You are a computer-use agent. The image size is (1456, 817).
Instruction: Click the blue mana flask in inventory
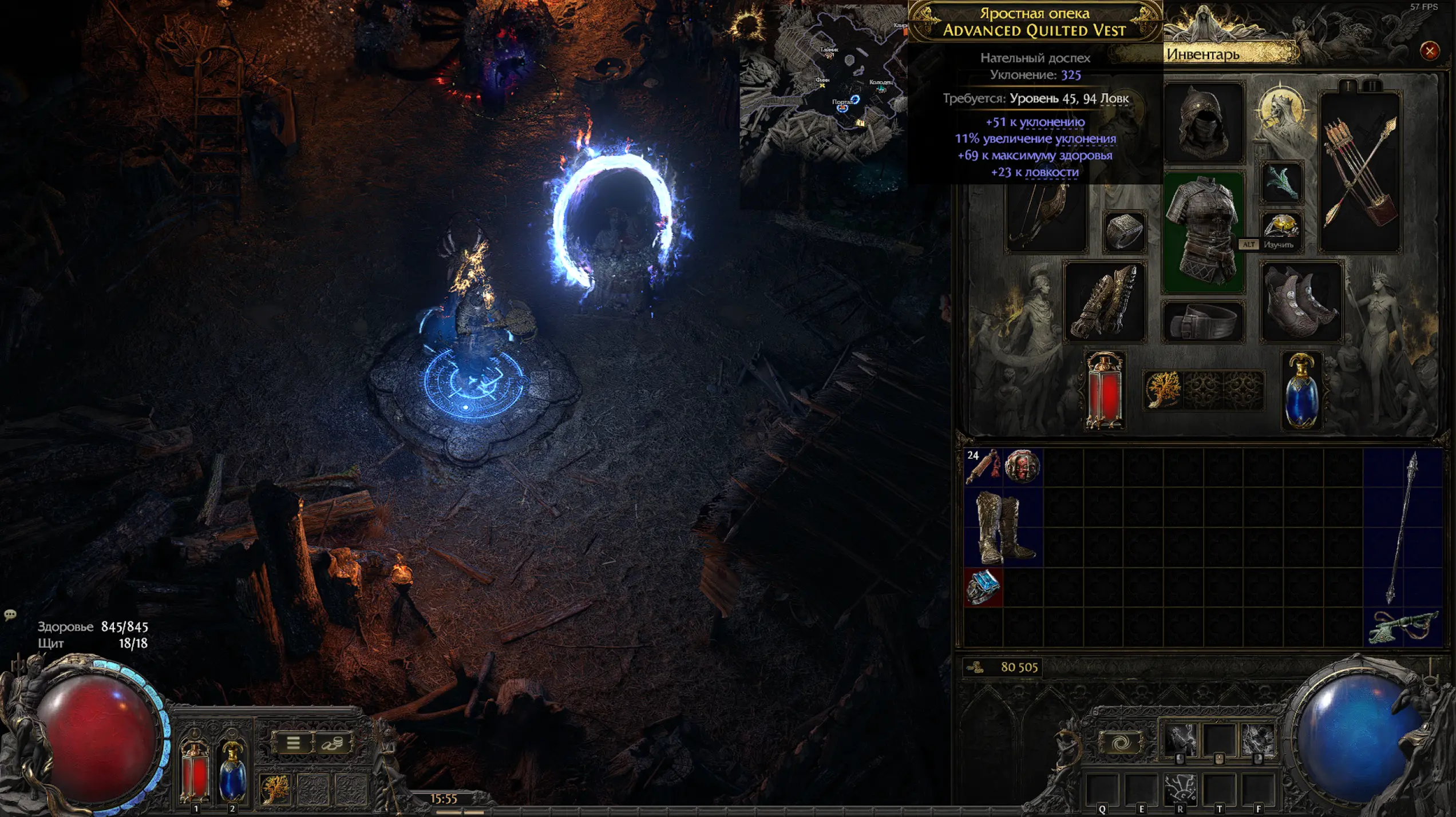click(x=1301, y=391)
